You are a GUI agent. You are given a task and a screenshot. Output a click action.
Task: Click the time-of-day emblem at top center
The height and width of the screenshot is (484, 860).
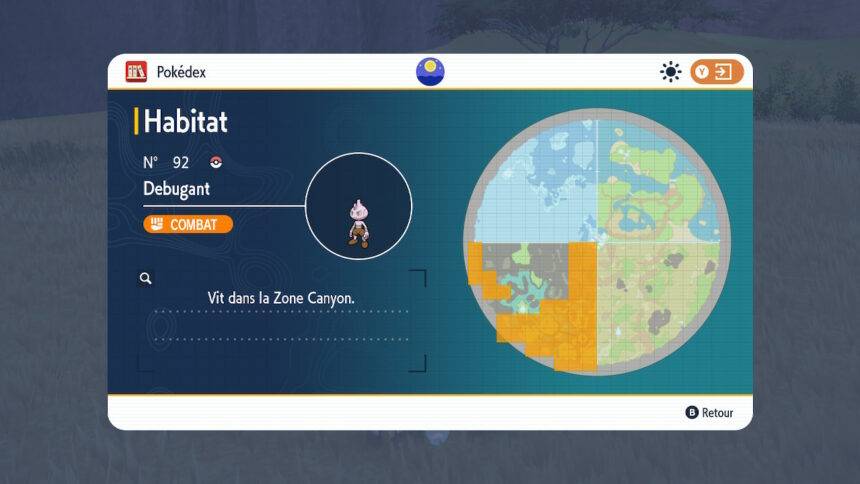tap(430, 72)
